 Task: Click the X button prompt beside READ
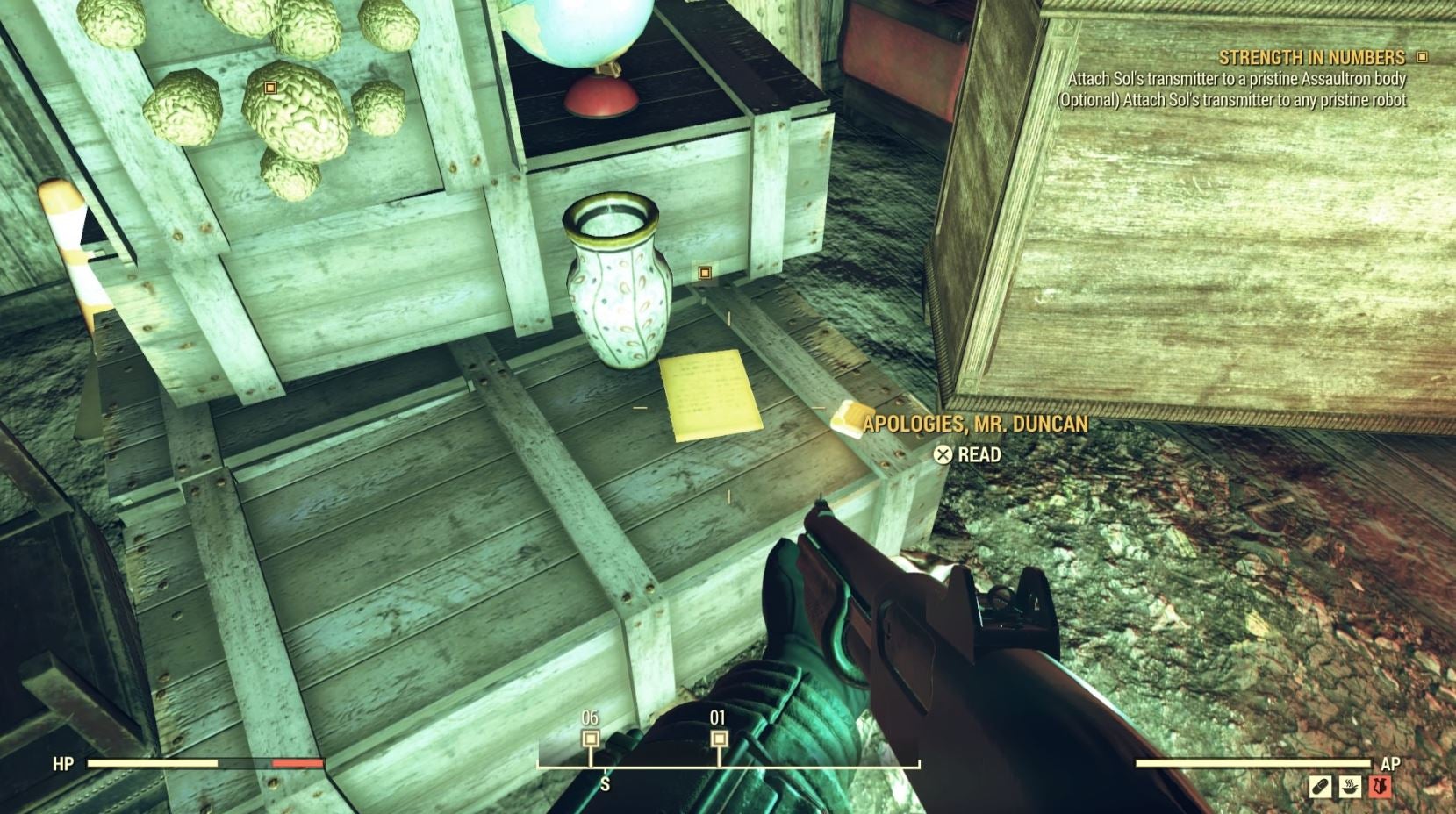(x=944, y=454)
